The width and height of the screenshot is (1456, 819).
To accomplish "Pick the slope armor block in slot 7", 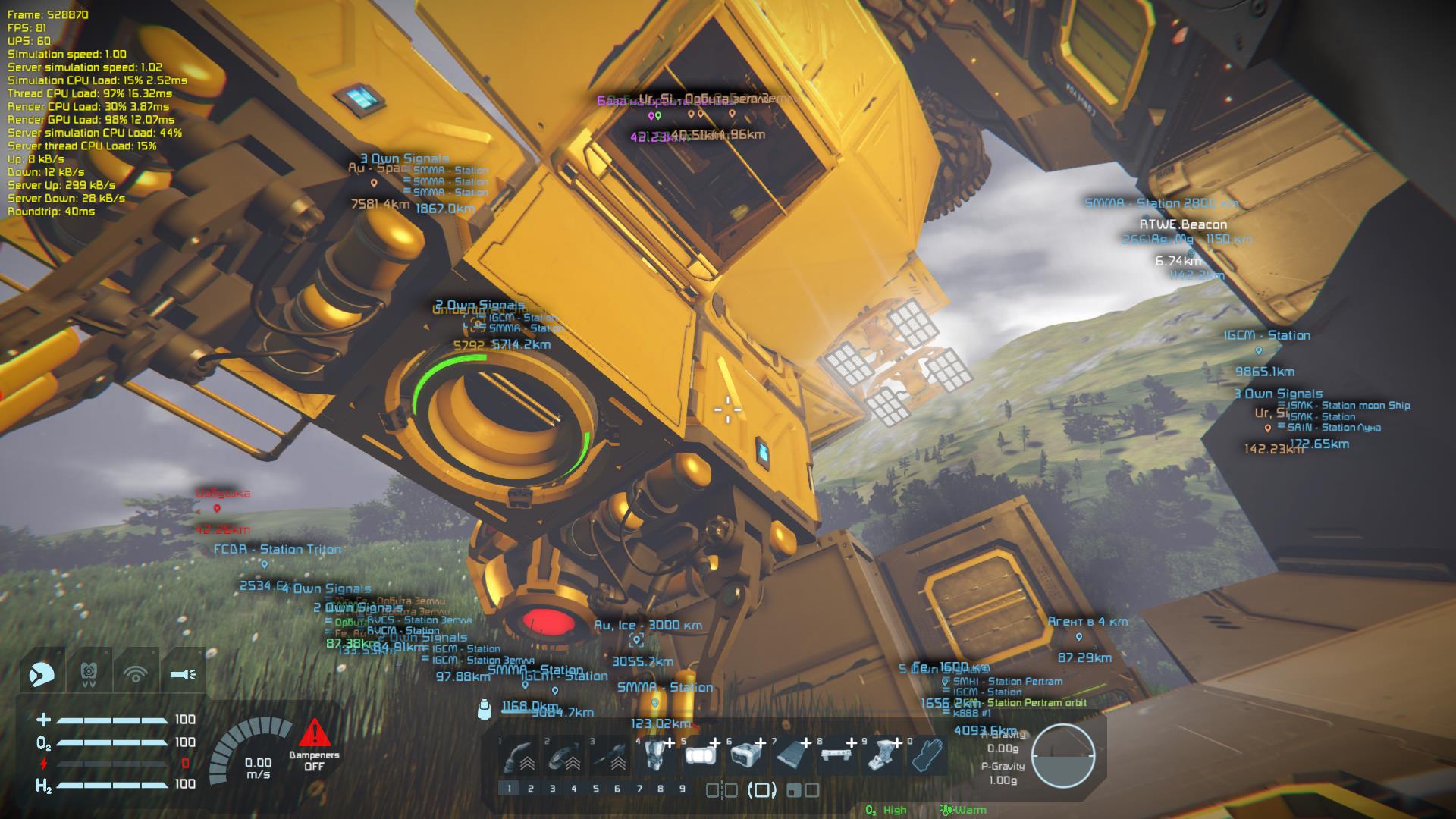I will click(792, 755).
